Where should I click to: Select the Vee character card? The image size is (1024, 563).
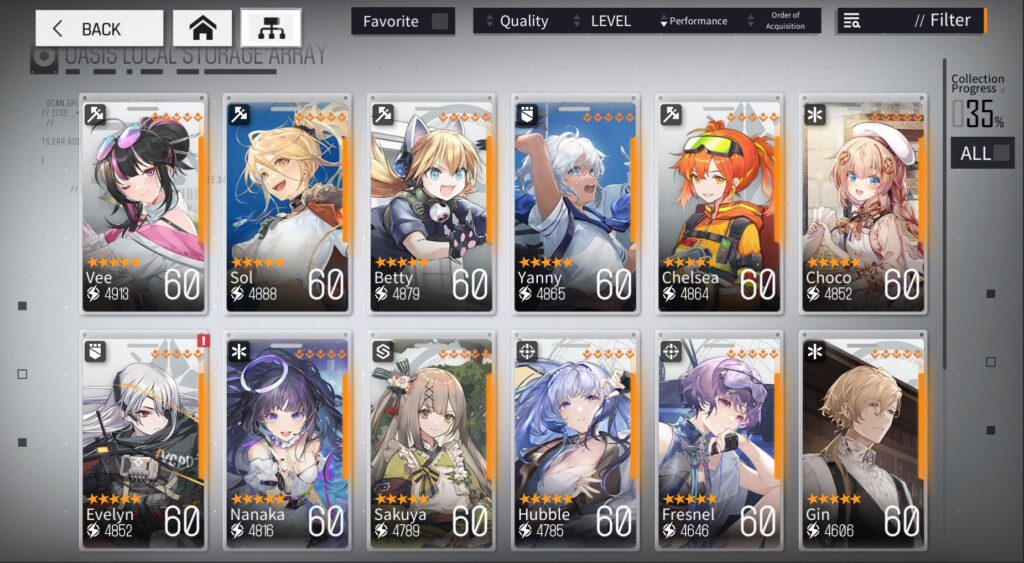click(x=143, y=203)
